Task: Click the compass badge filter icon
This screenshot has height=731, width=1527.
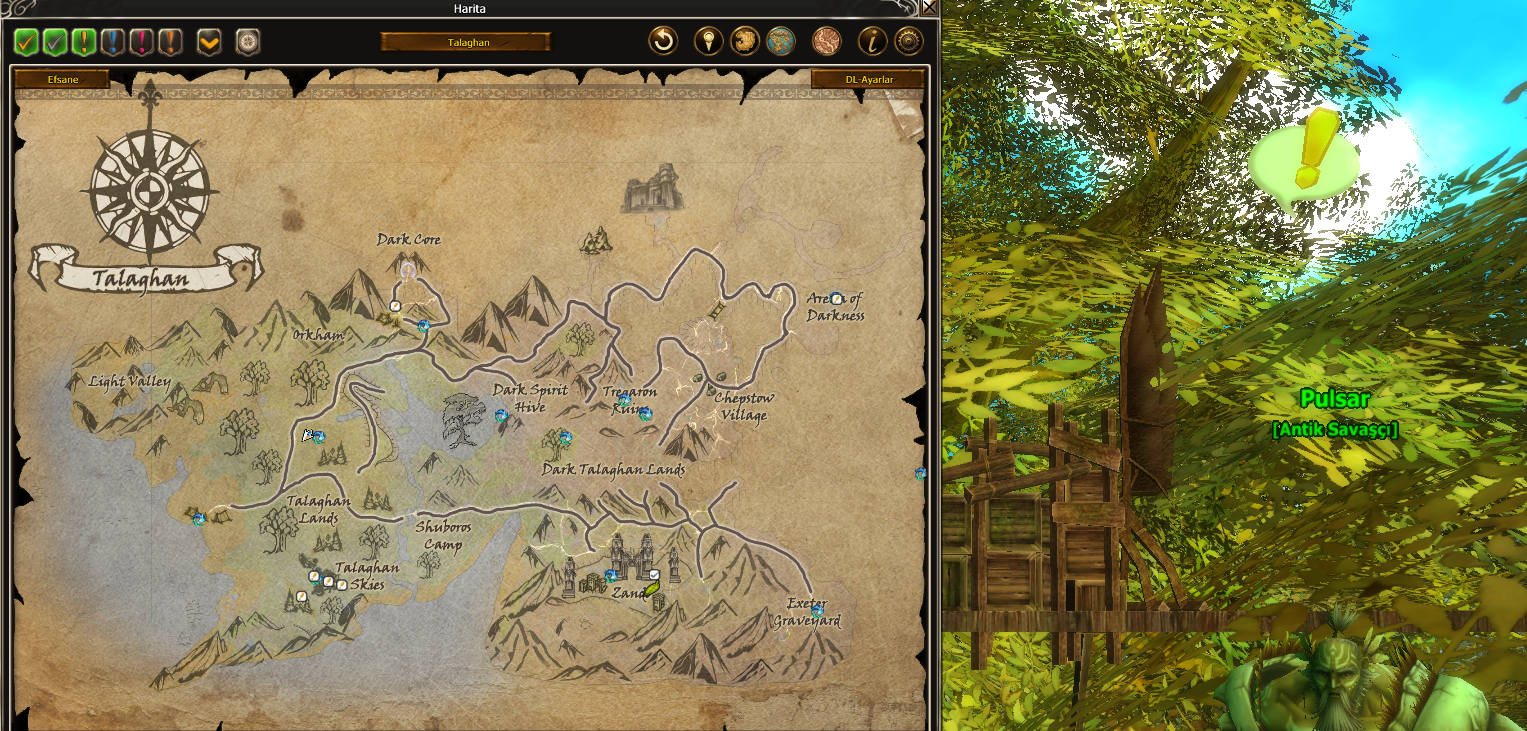Action: pyautogui.click(x=247, y=42)
